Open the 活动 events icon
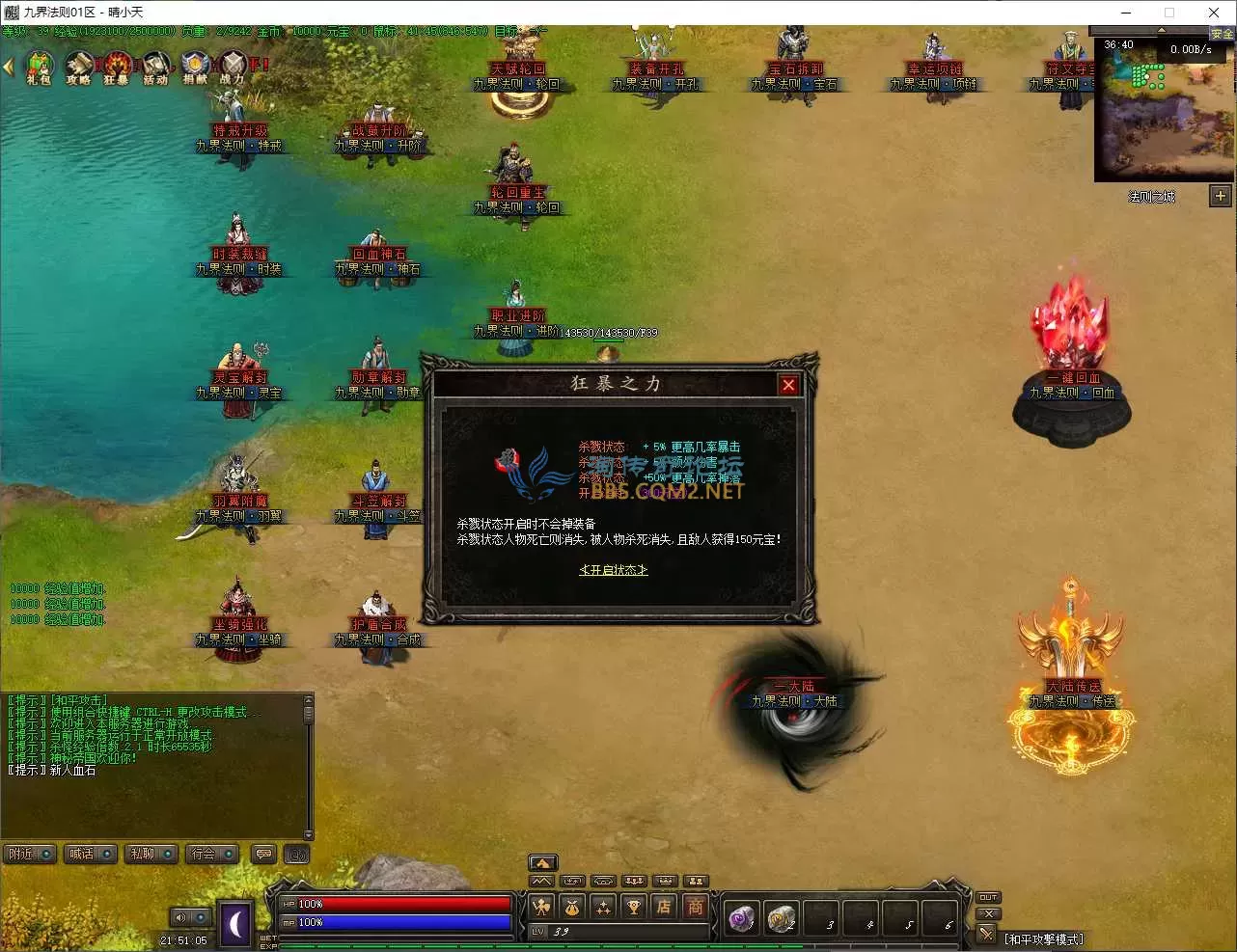This screenshot has height=952, width=1237. coord(155,68)
